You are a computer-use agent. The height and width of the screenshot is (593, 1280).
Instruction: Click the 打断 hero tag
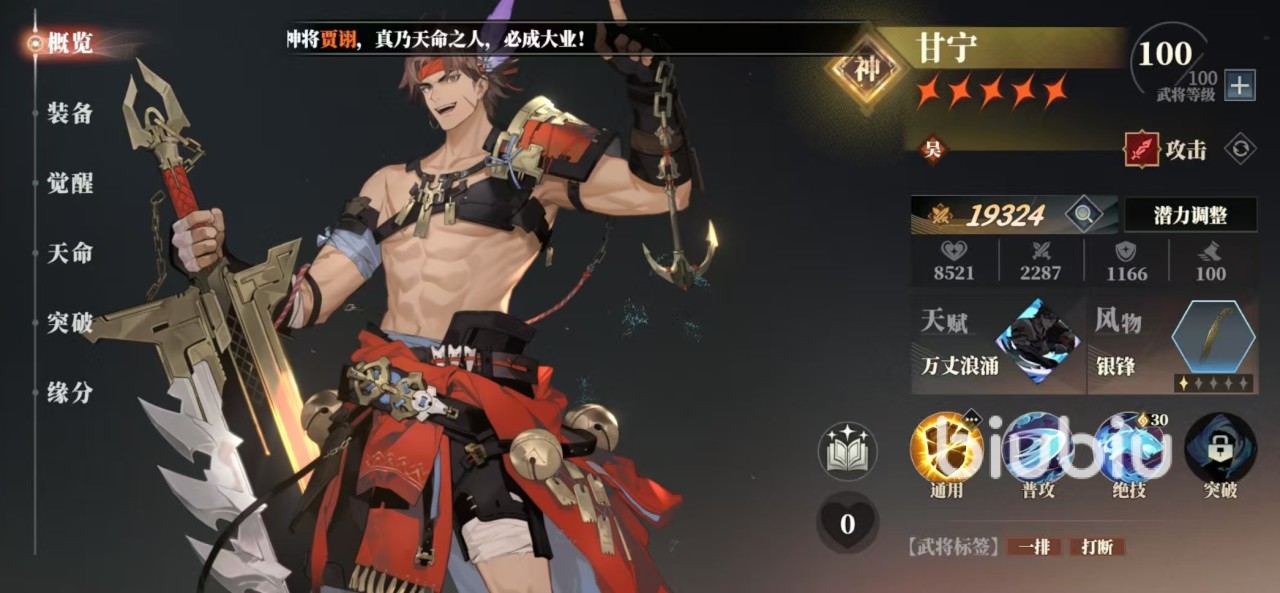(1097, 547)
